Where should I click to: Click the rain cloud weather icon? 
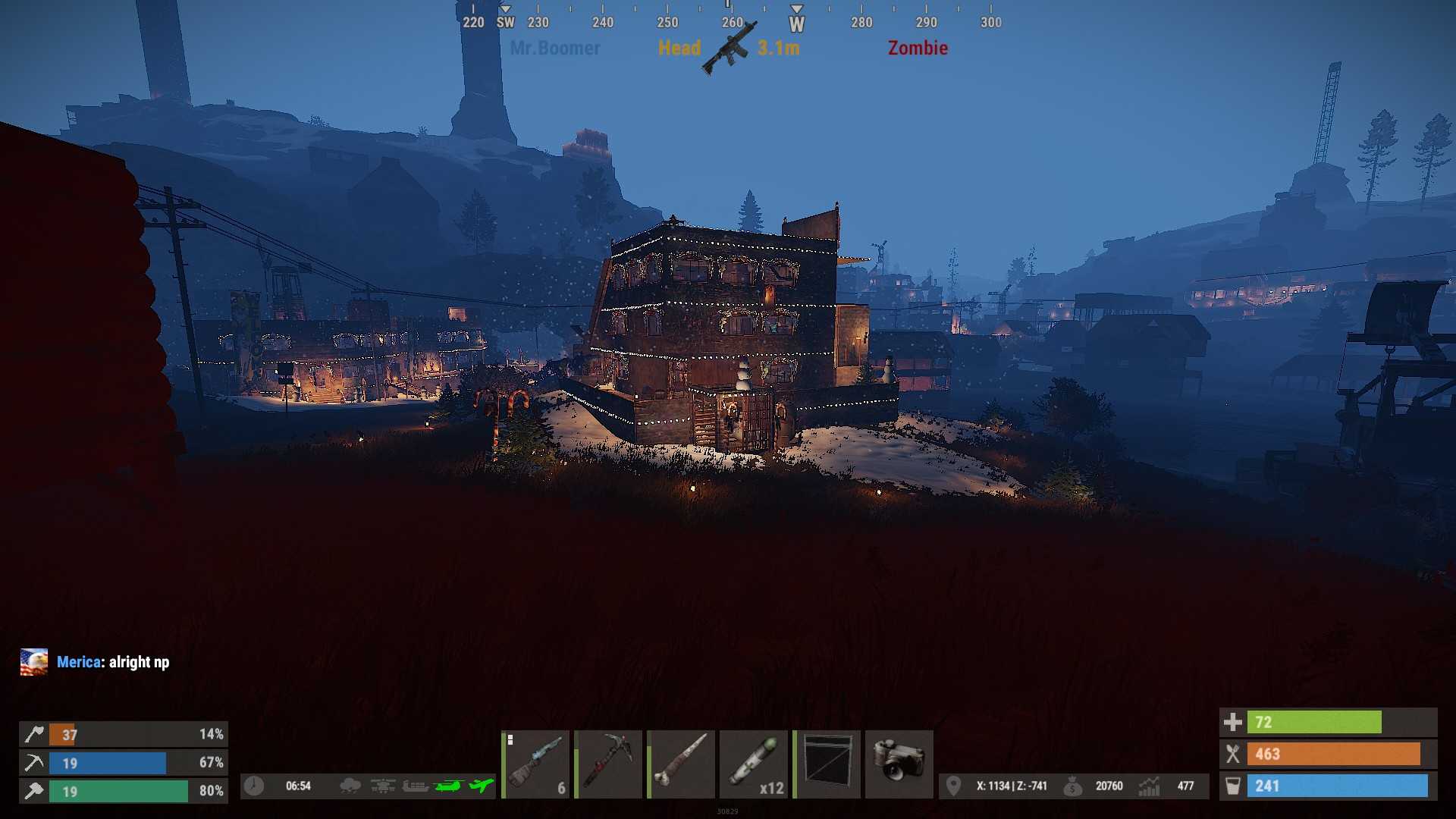(350, 786)
